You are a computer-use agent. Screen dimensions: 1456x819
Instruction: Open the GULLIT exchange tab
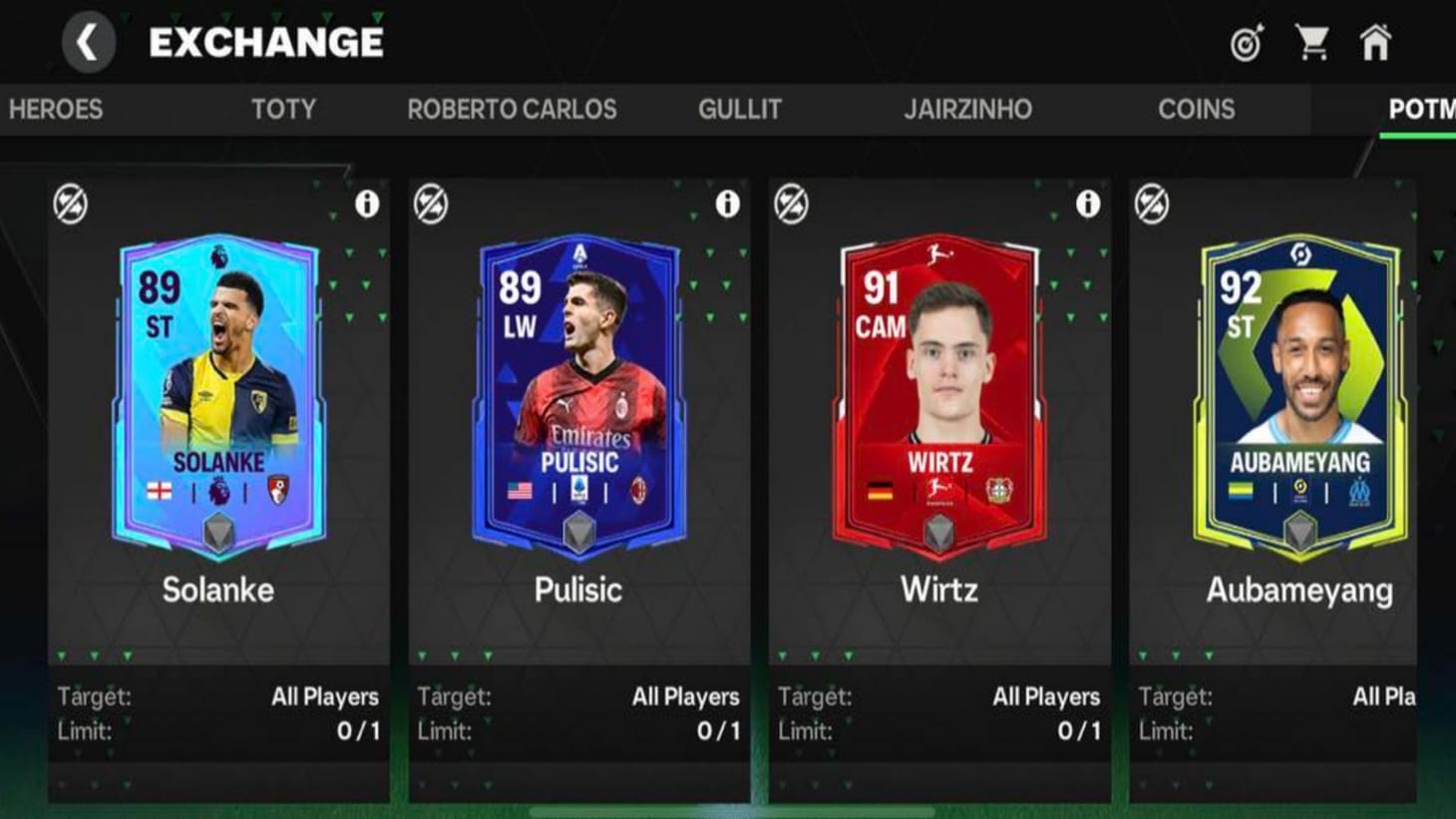point(740,110)
